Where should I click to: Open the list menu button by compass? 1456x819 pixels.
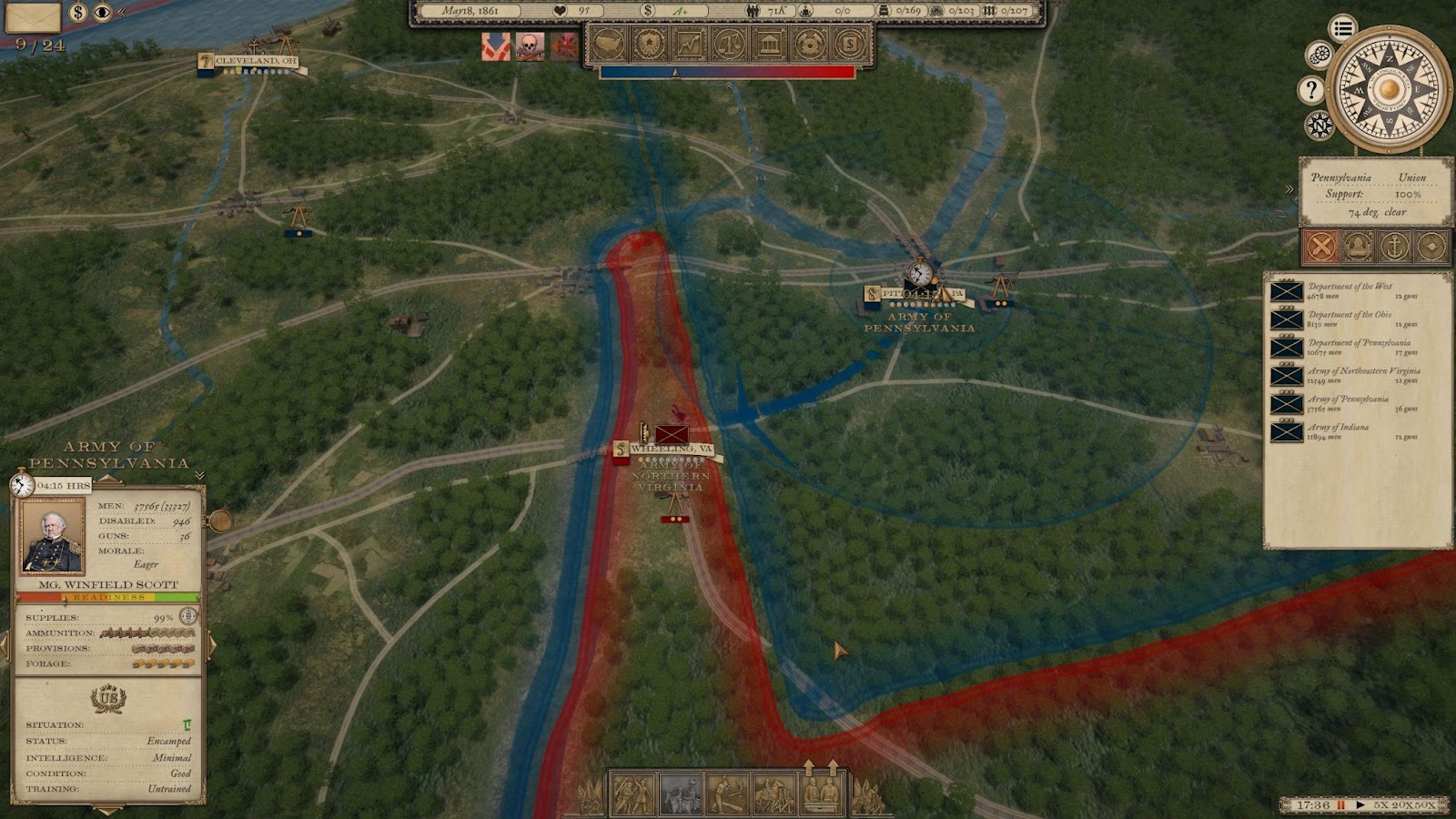[x=1342, y=28]
